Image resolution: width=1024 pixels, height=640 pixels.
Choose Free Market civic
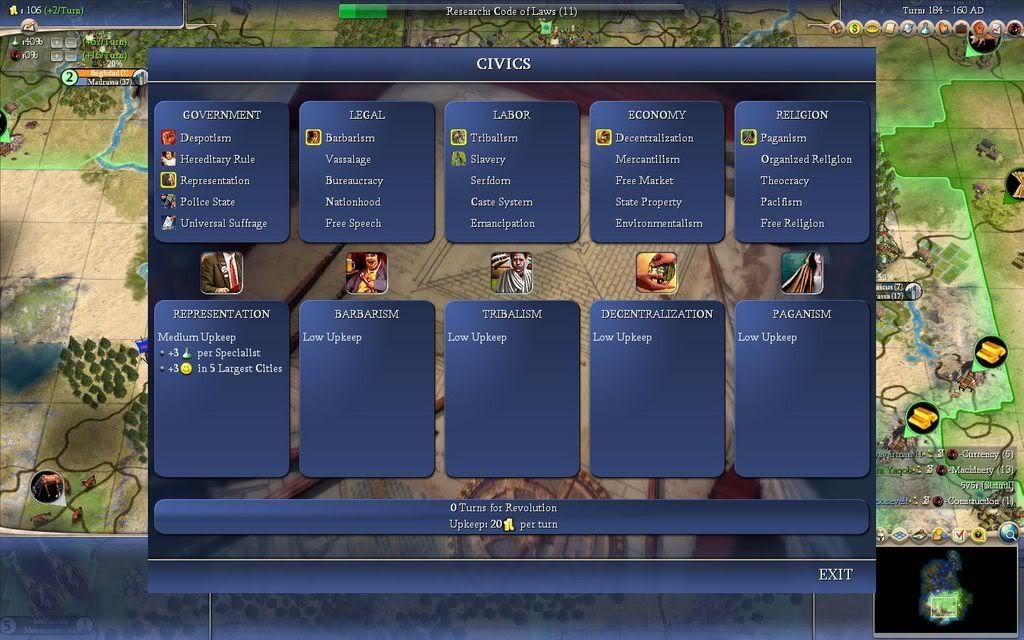coord(644,181)
